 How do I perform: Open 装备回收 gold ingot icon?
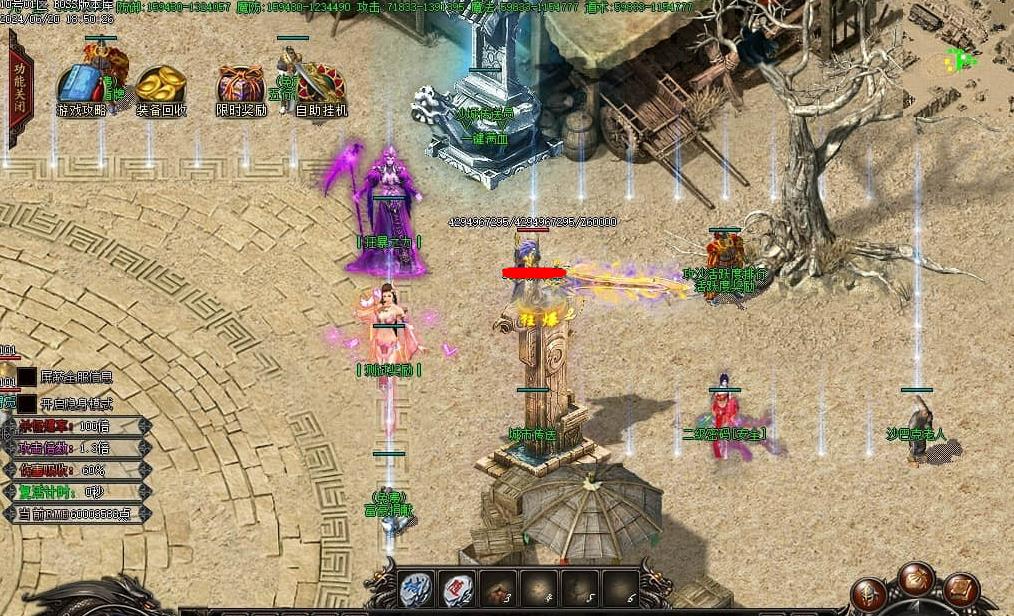pos(161,87)
